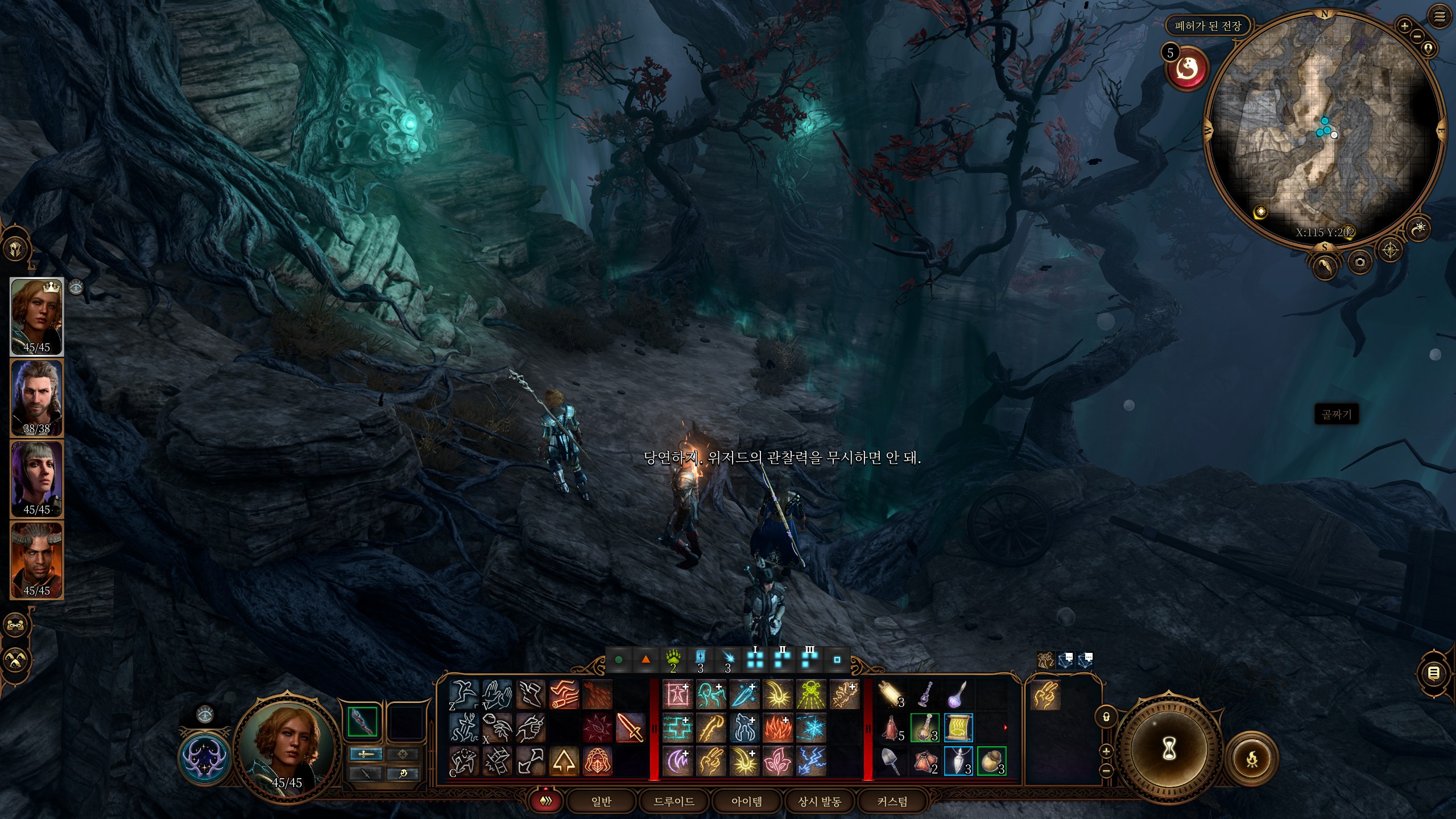Zoom in on the minimap
The height and width of the screenshot is (819, 1456).
pos(1404,26)
